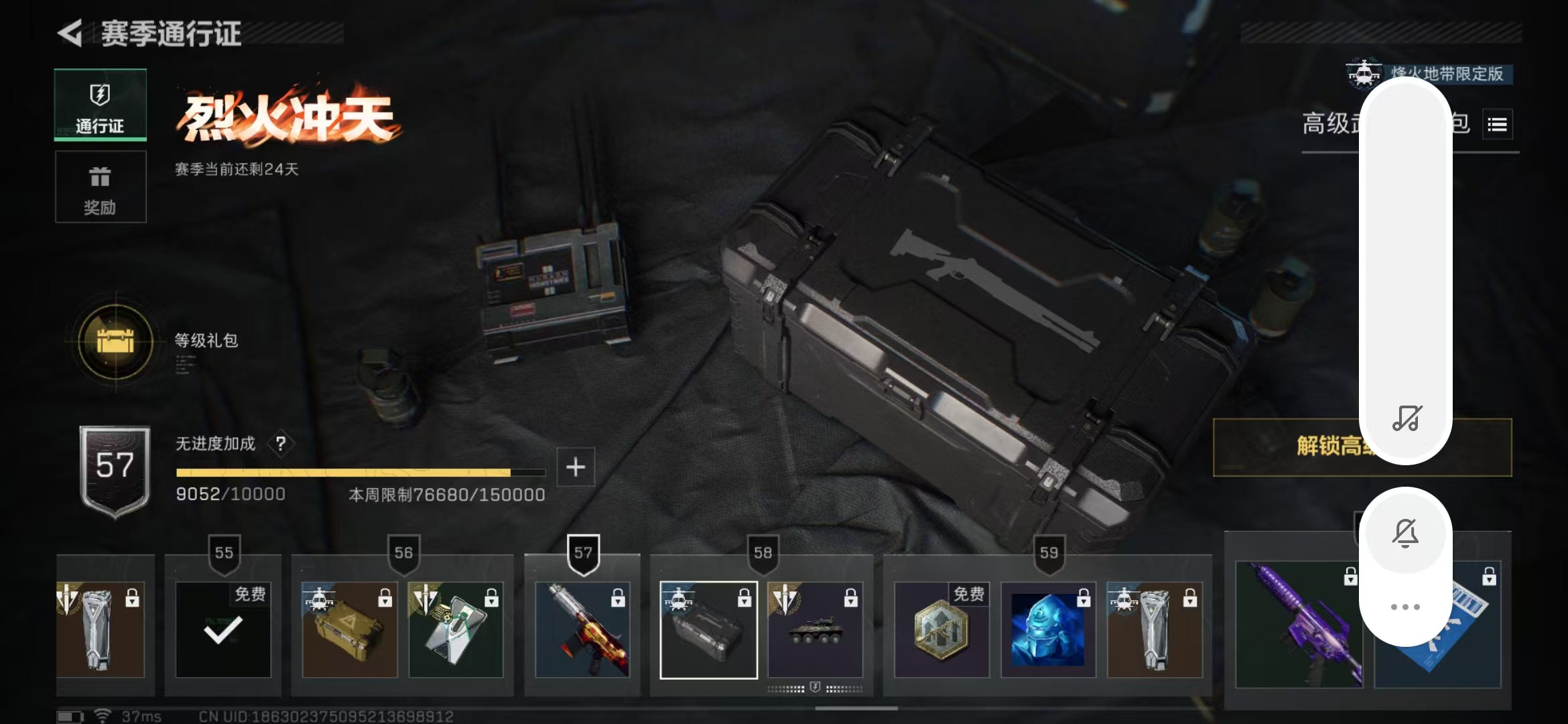Select the blue crystal head reward
The image size is (1568, 724).
(1048, 629)
